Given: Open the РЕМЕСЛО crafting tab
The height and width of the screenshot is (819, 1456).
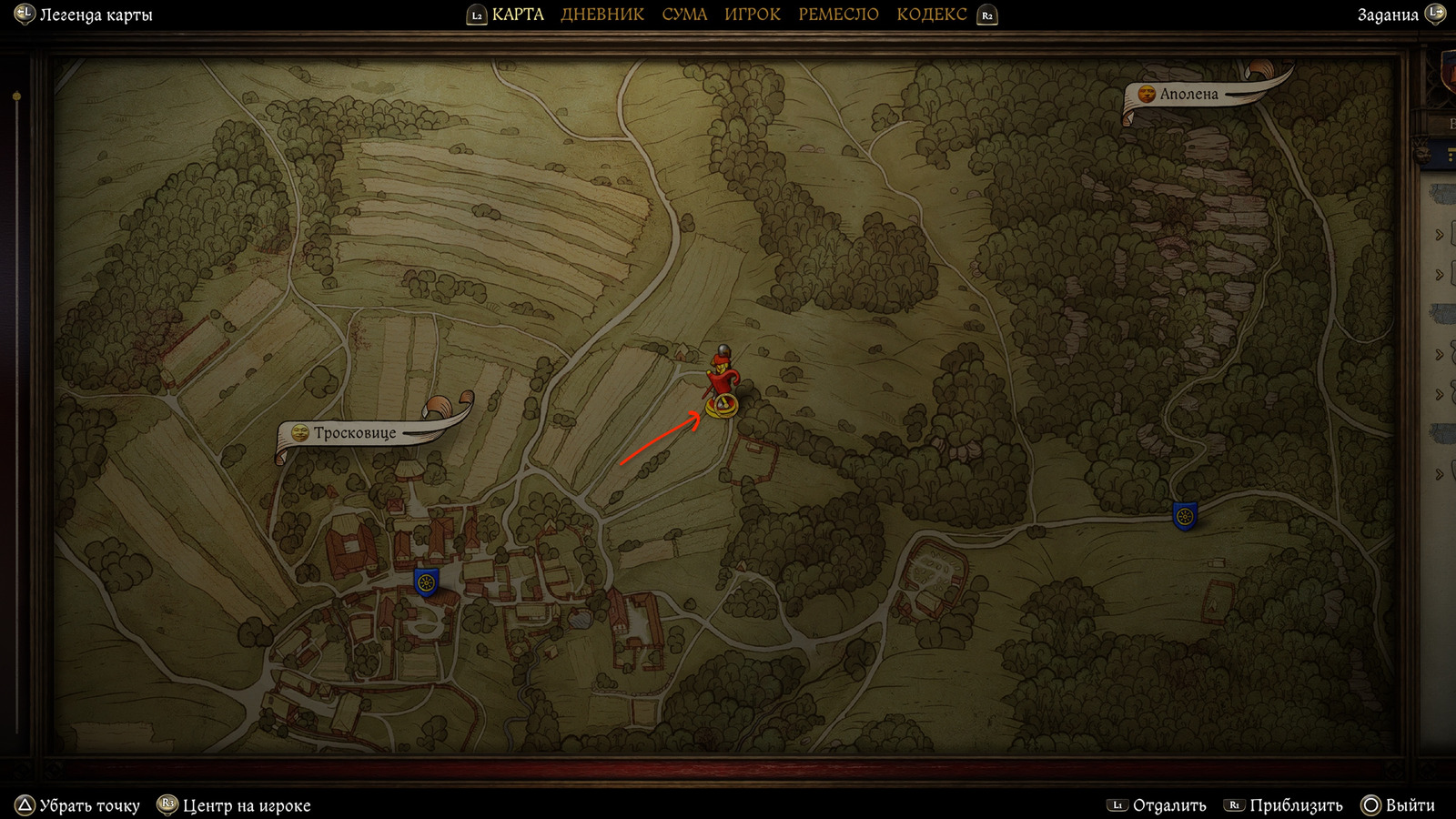Looking at the screenshot, I should pyautogui.click(x=838, y=15).
